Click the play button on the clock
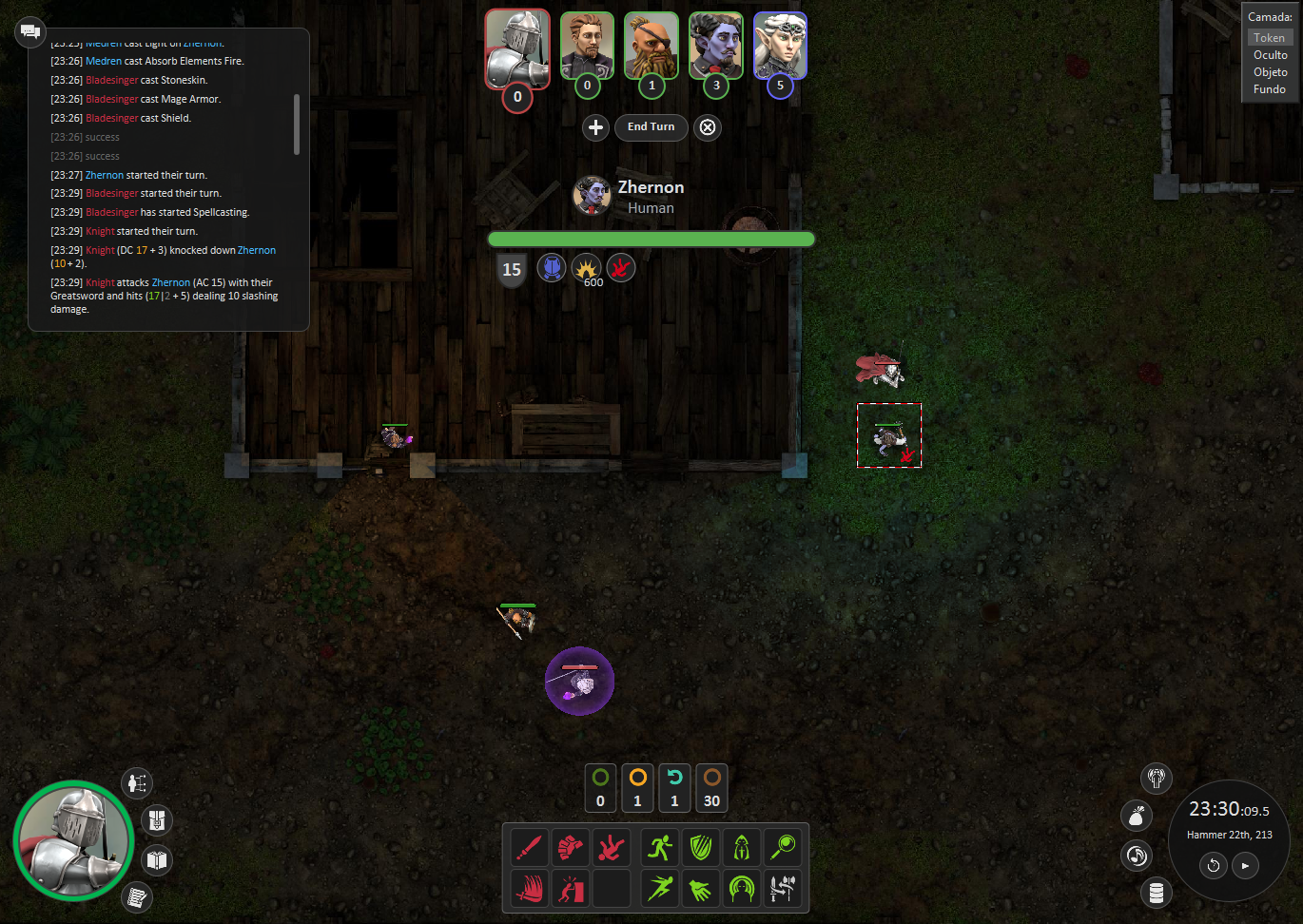Viewport: 1303px width, 924px height. [x=1245, y=866]
